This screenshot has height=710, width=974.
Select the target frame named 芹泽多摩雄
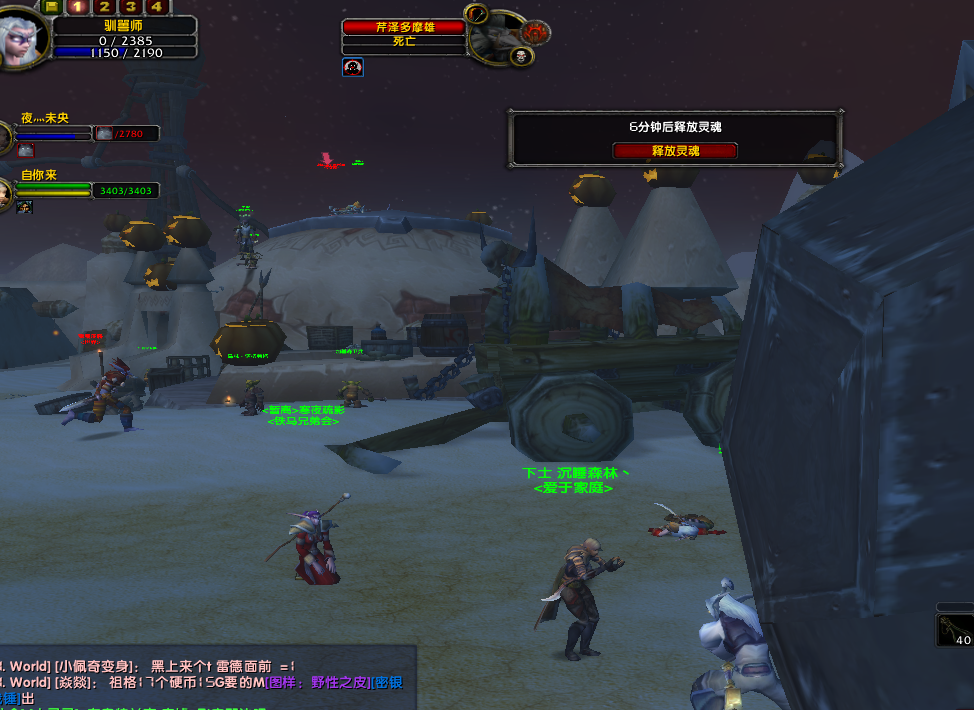404,27
